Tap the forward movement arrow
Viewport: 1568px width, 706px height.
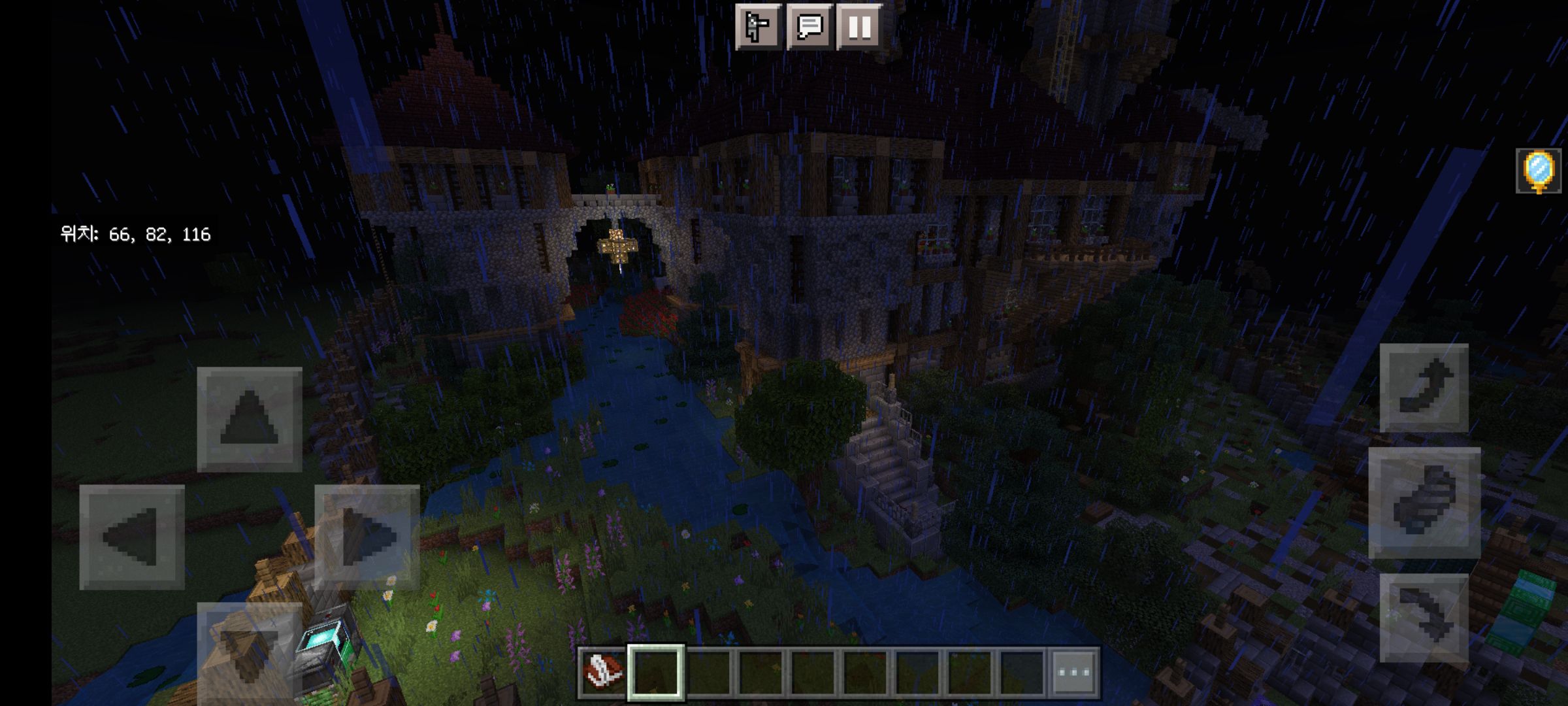click(250, 419)
